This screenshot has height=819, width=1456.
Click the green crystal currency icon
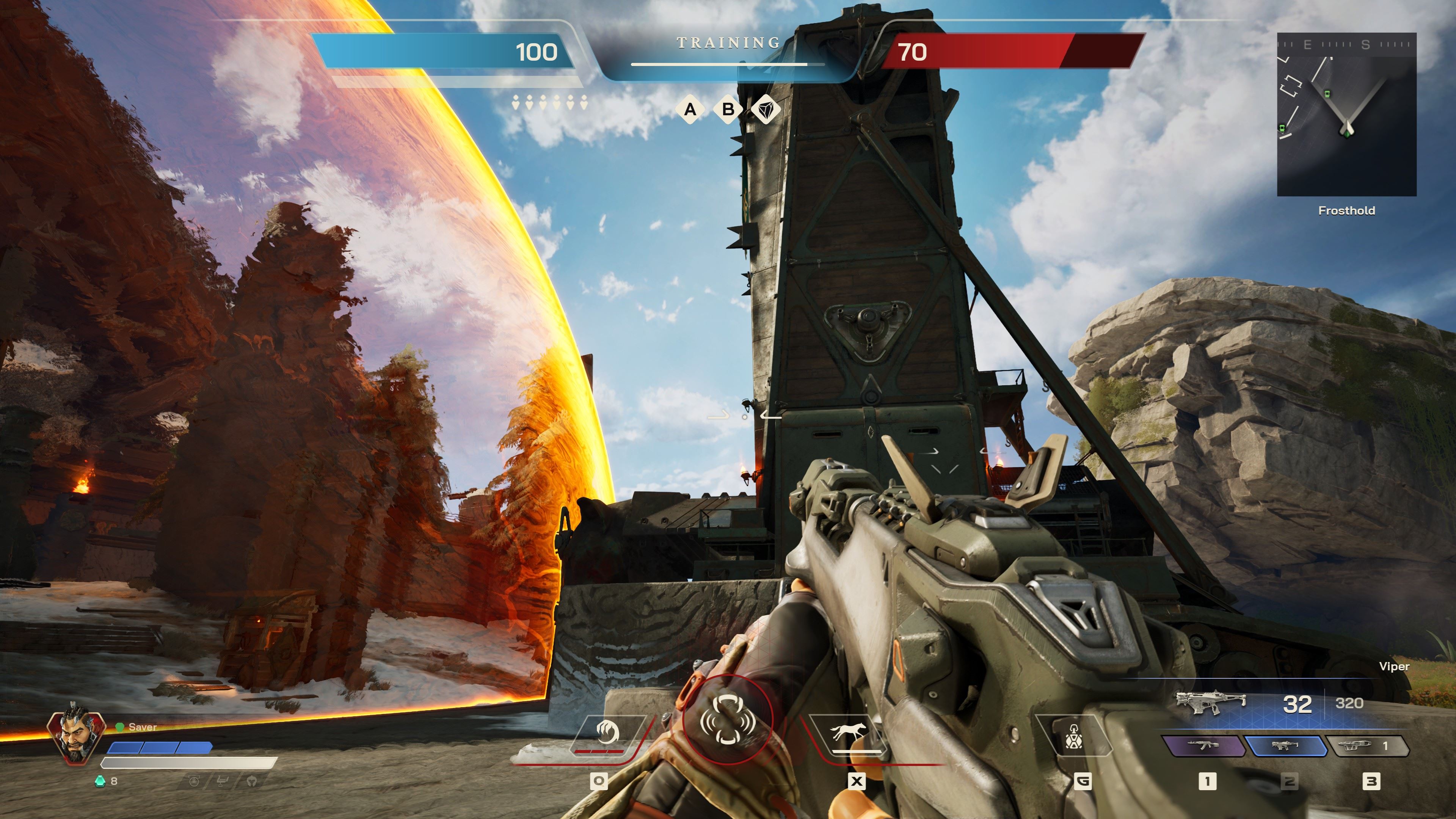(100, 781)
